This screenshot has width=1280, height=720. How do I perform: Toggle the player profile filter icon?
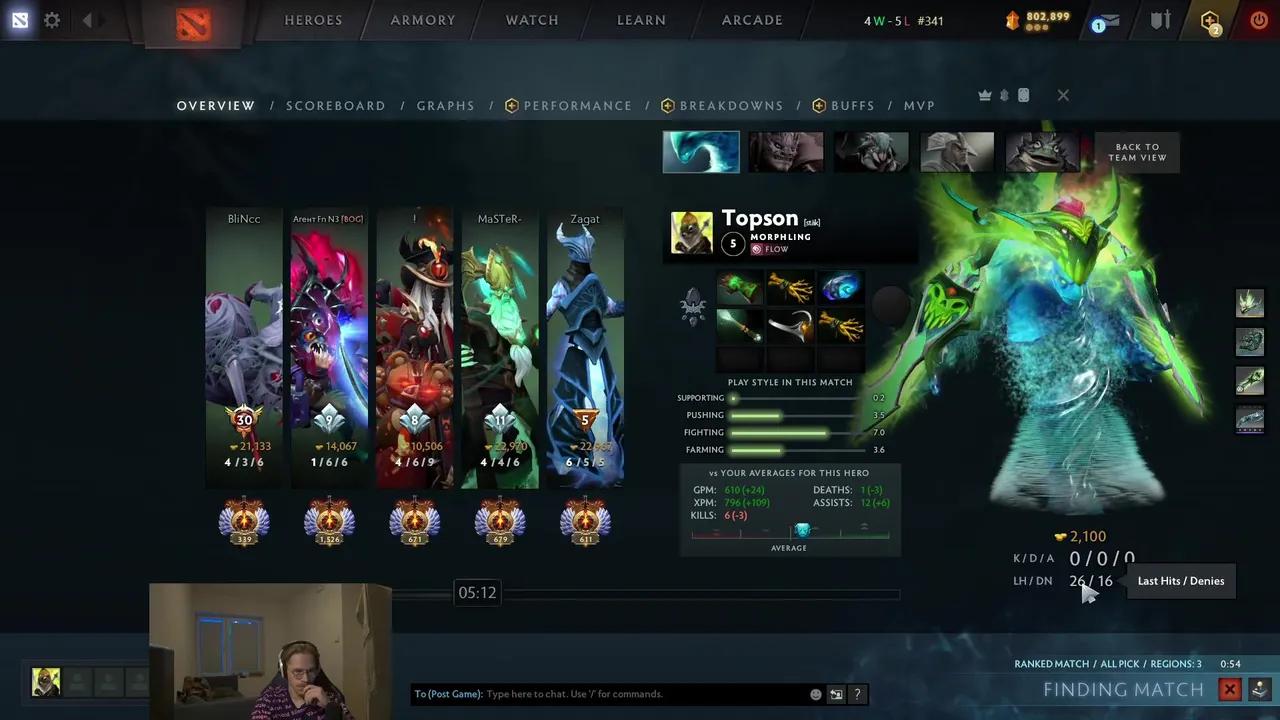(x=1004, y=94)
